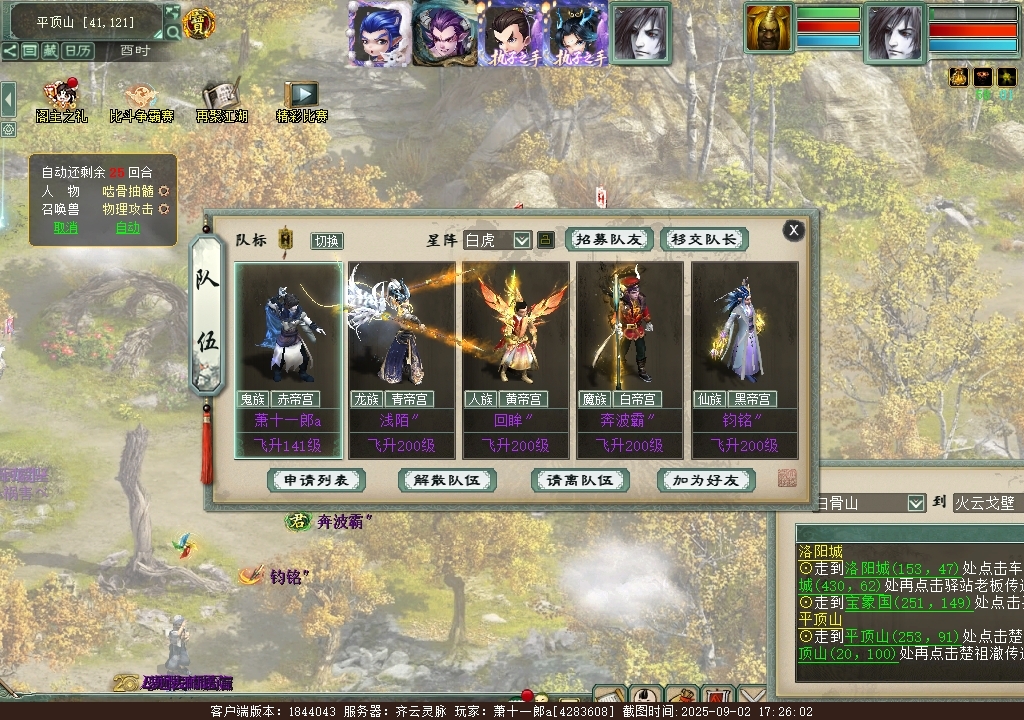Click the 切换 team badge switch button

pos(326,241)
